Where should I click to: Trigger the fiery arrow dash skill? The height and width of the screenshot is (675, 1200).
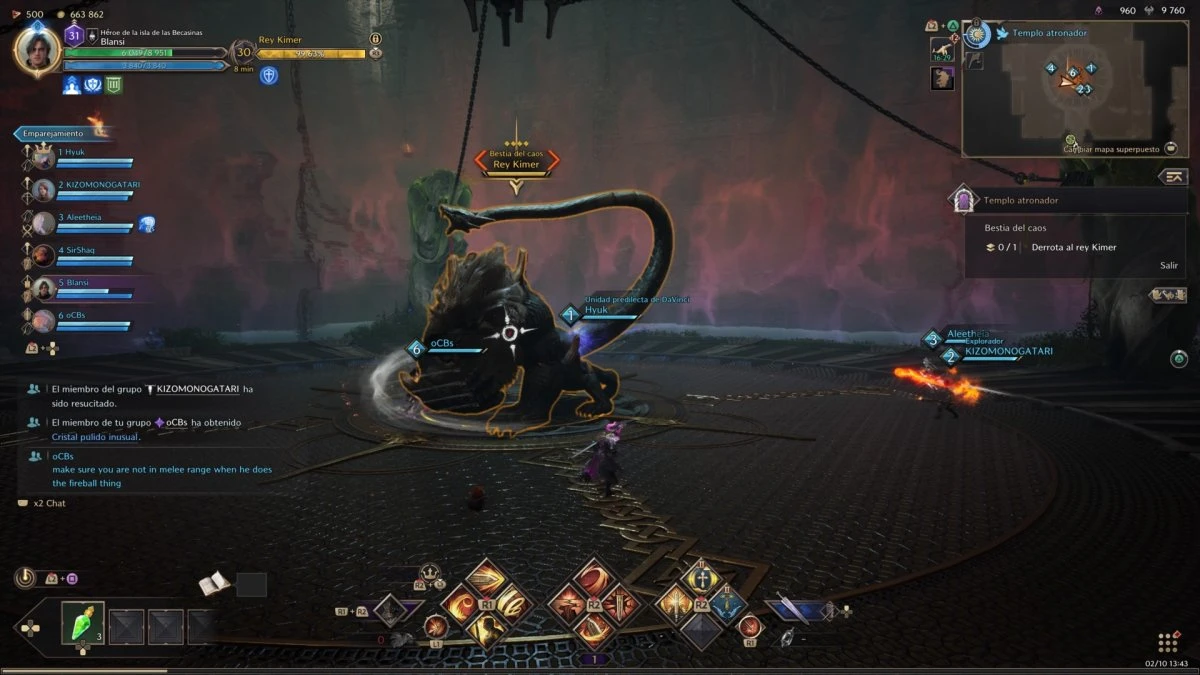tap(487, 578)
